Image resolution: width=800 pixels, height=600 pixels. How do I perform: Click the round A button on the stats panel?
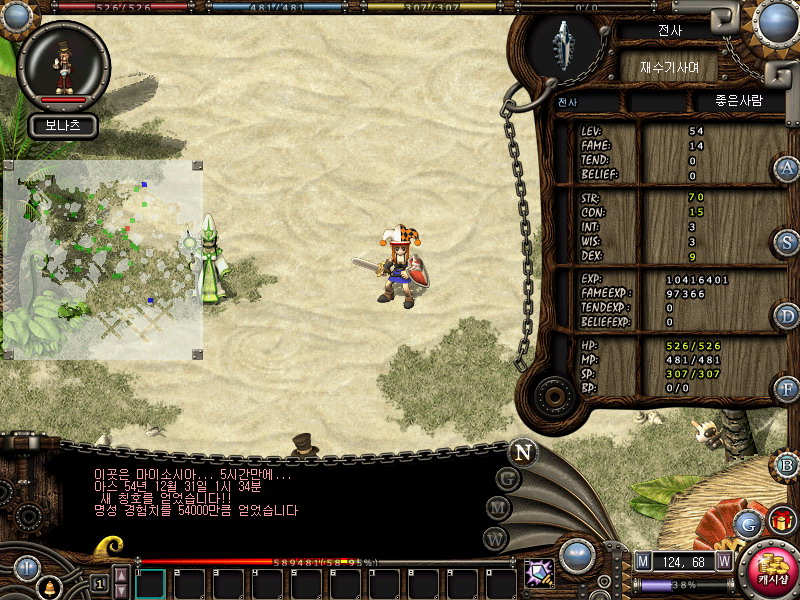(x=787, y=169)
